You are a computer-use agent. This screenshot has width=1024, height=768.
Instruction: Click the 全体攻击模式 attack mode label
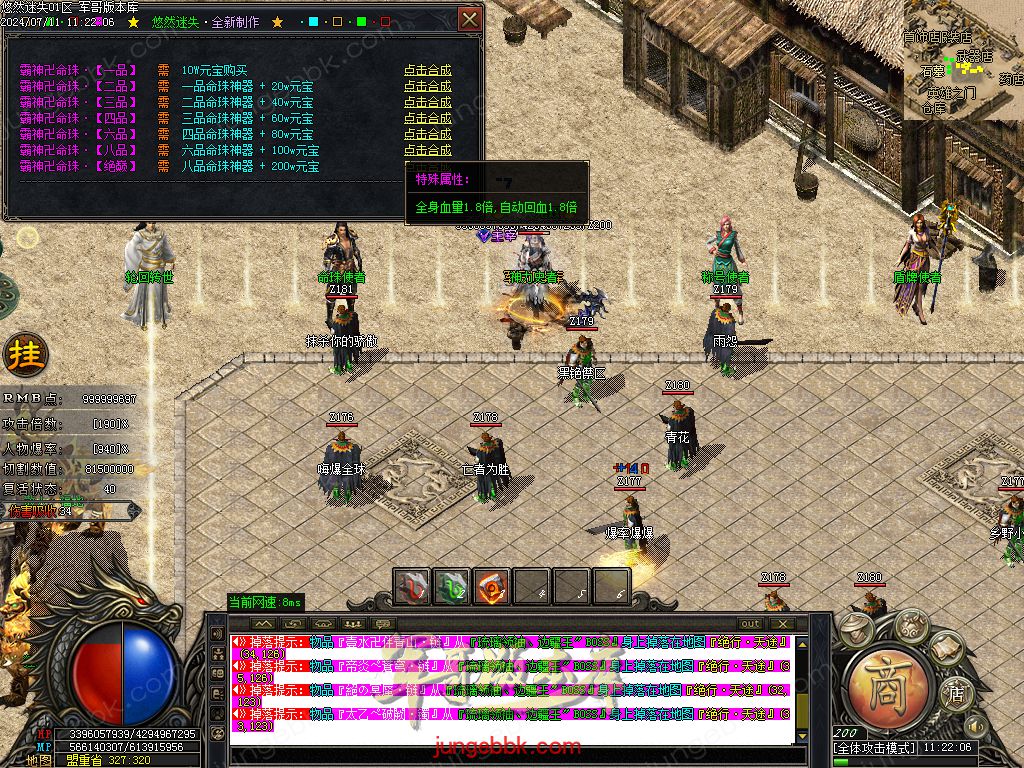[x=873, y=747]
